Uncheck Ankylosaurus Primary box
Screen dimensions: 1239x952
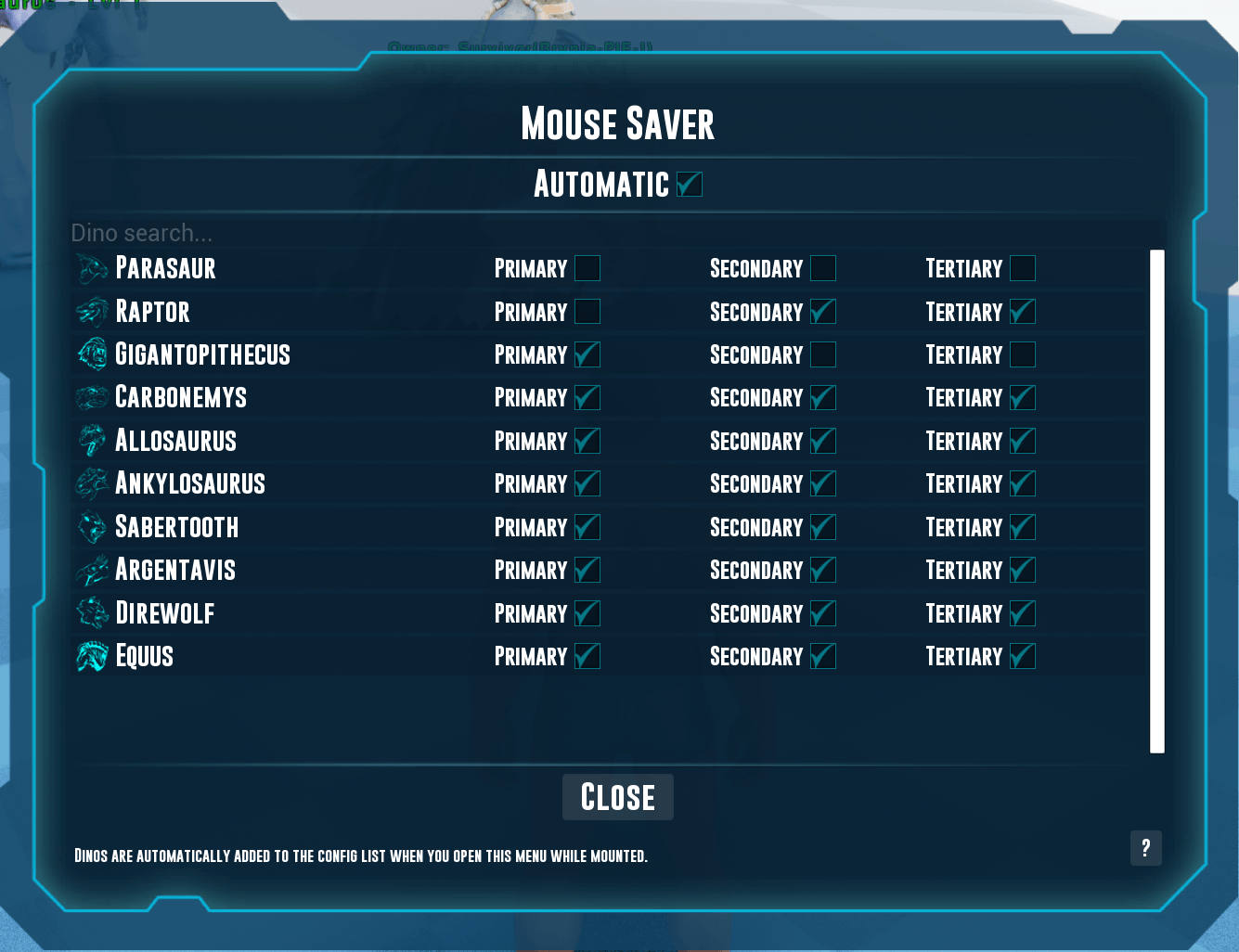[587, 483]
